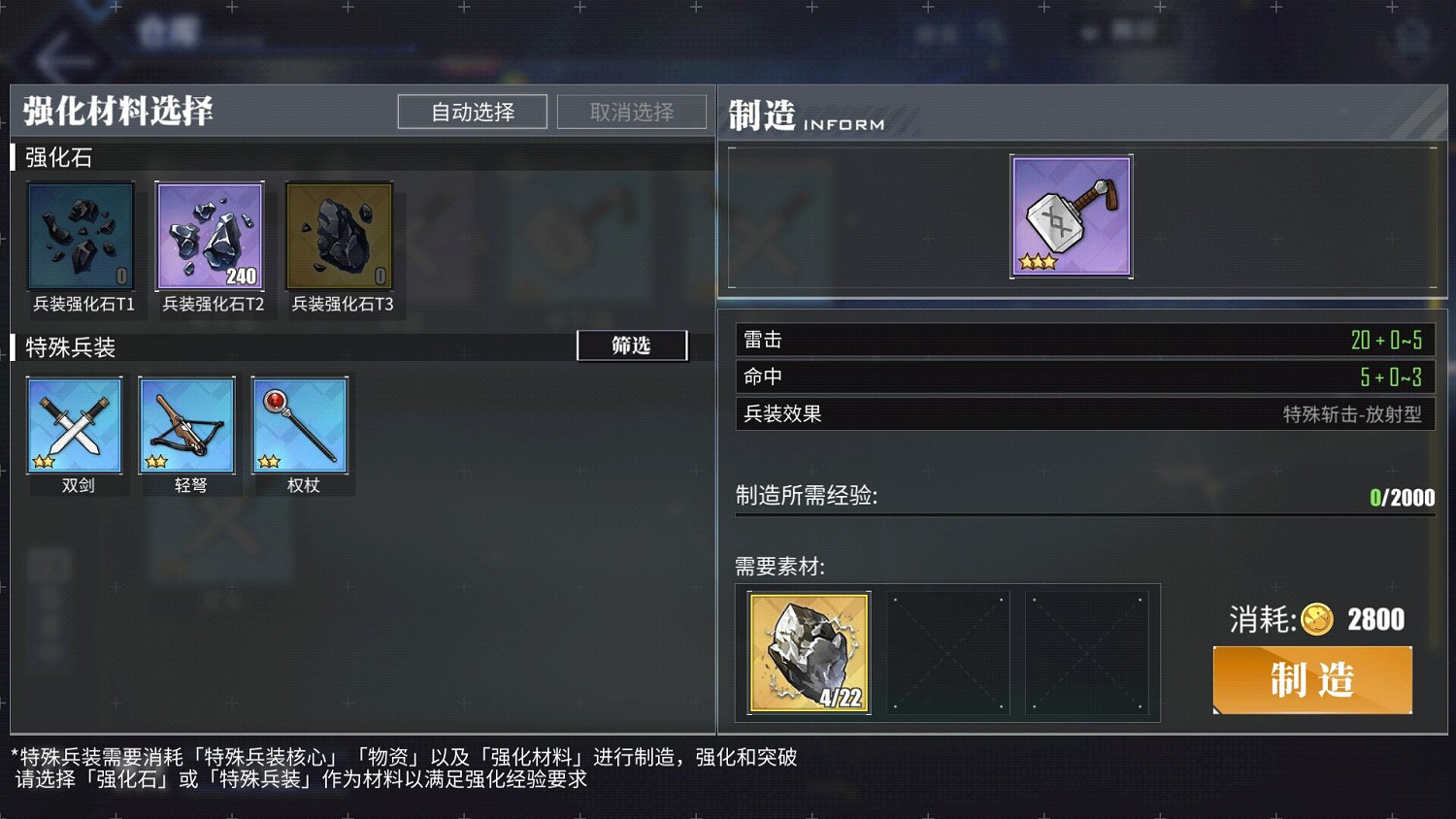Click the 0/2000 crafting experience progress value

1404,497
